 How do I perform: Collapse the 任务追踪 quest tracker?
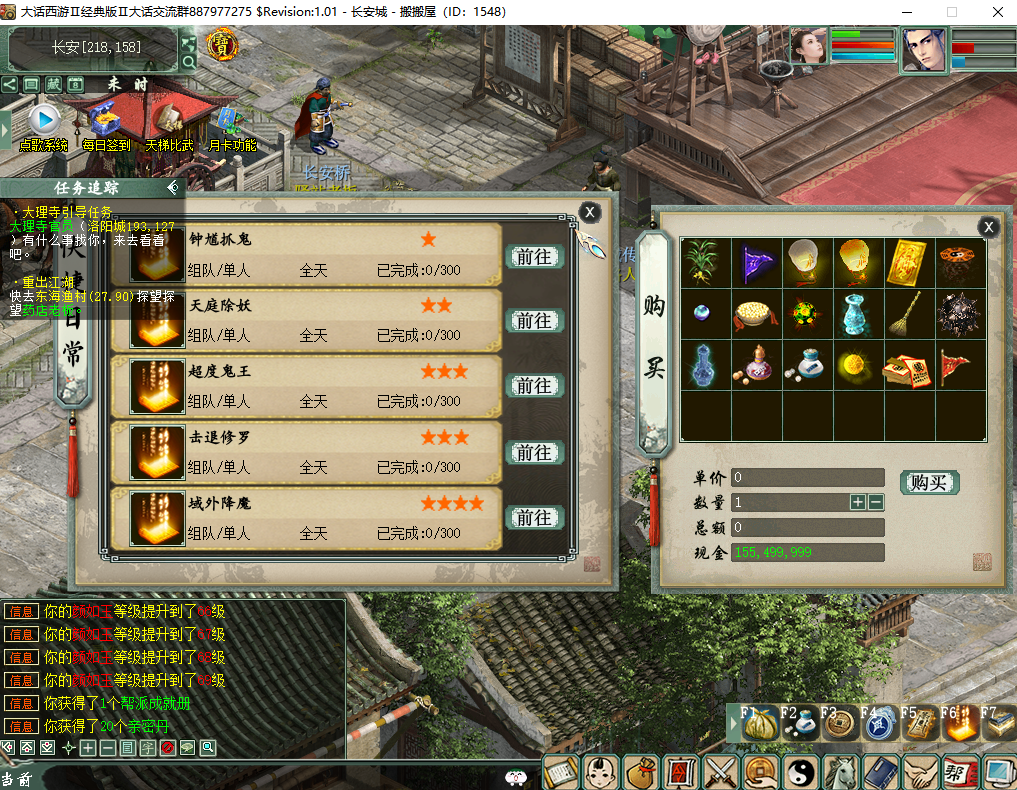pos(173,187)
